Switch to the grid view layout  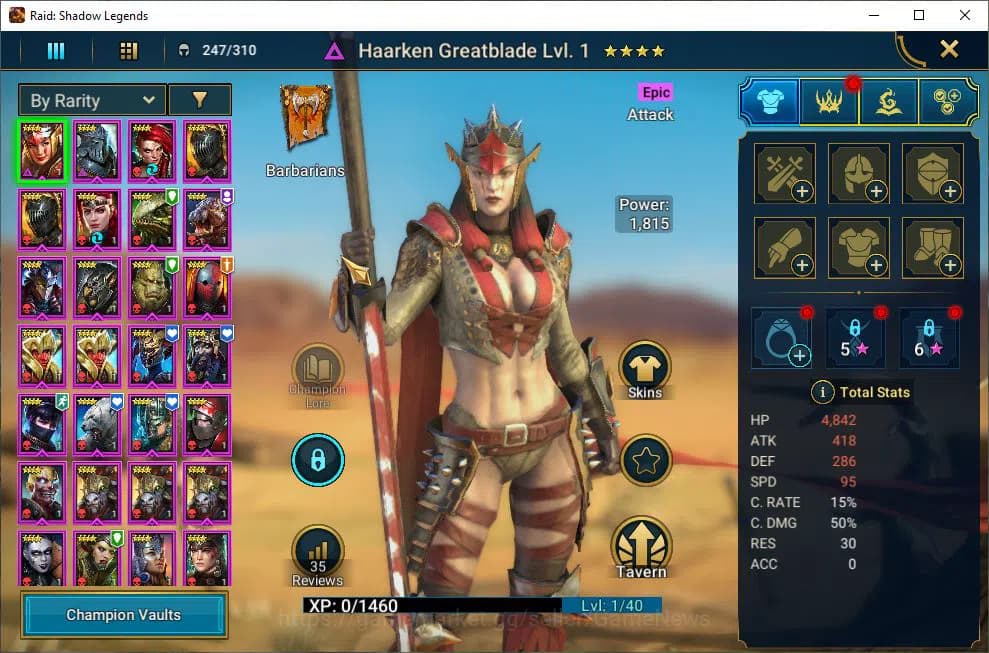coord(128,50)
